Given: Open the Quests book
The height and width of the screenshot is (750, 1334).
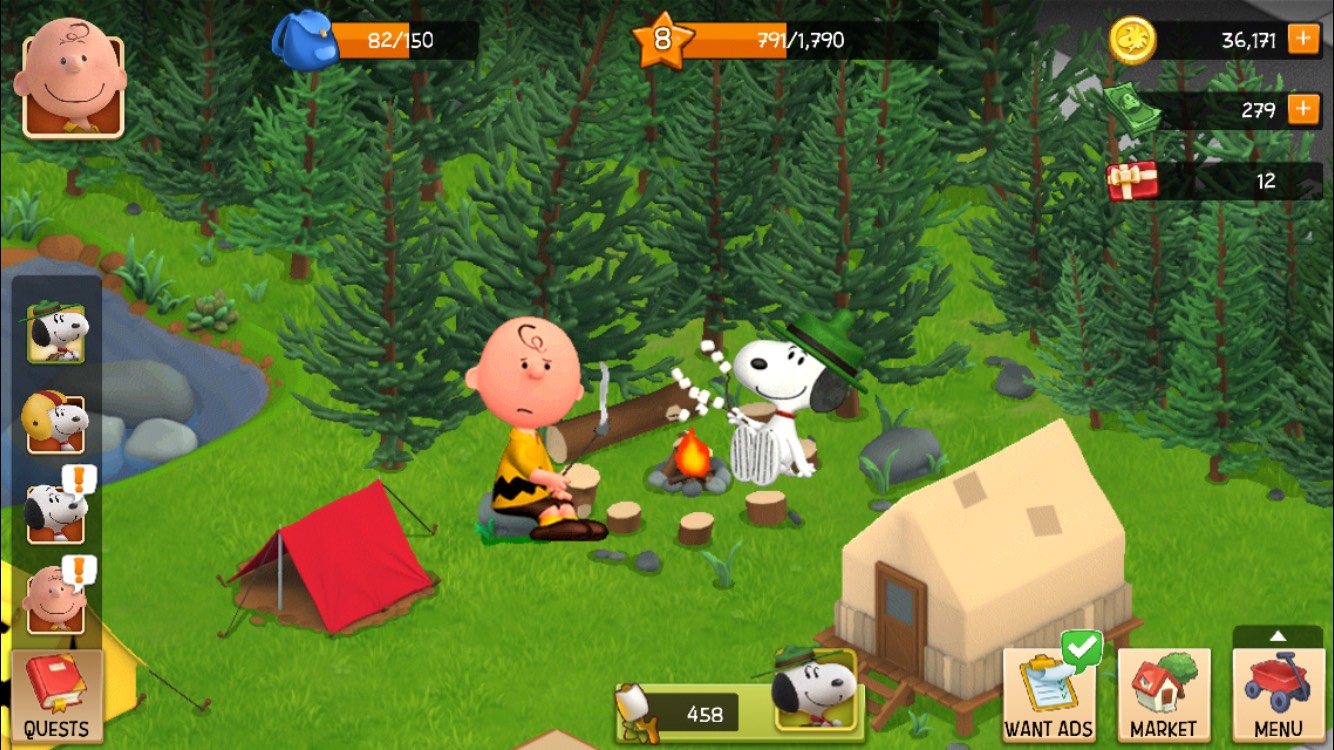Looking at the screenshot, I should [57, 695].
